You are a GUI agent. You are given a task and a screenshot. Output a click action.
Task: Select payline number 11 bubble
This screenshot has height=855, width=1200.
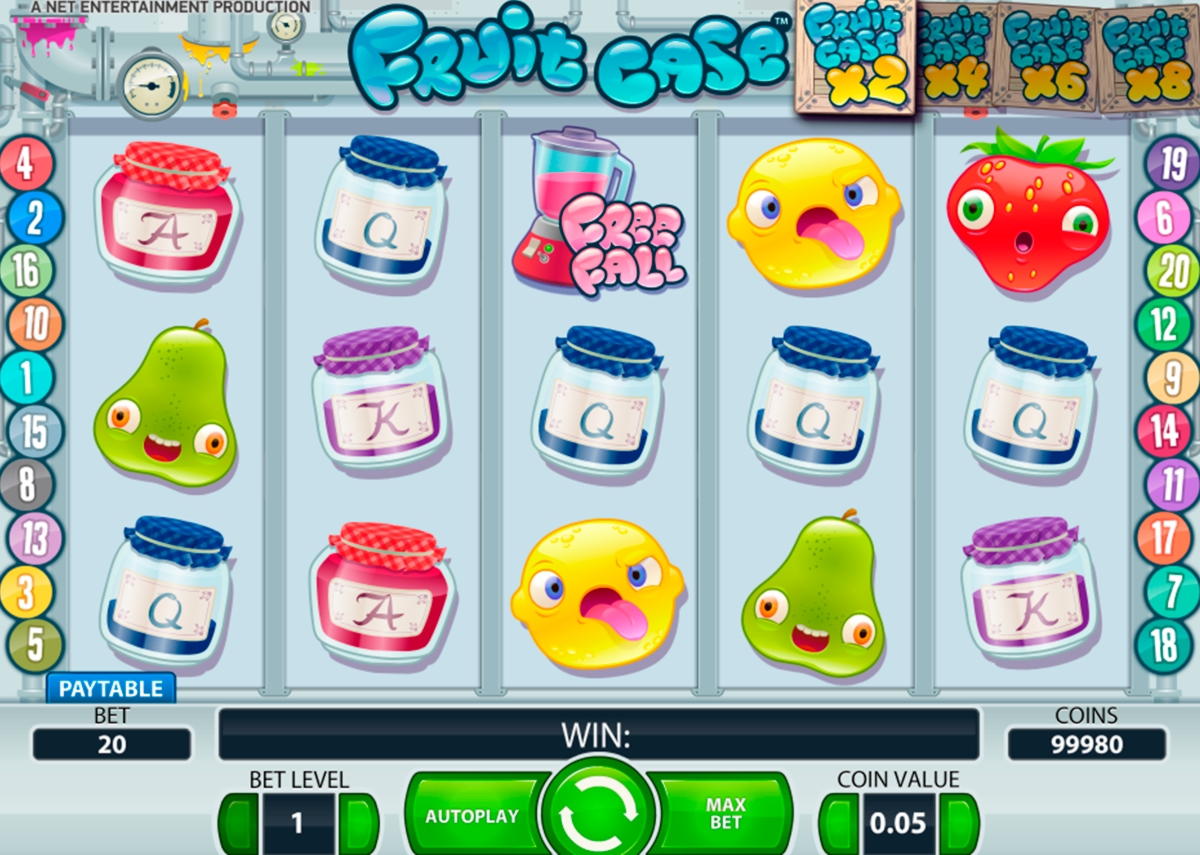pyautogui.click(x=1165, y=485)
